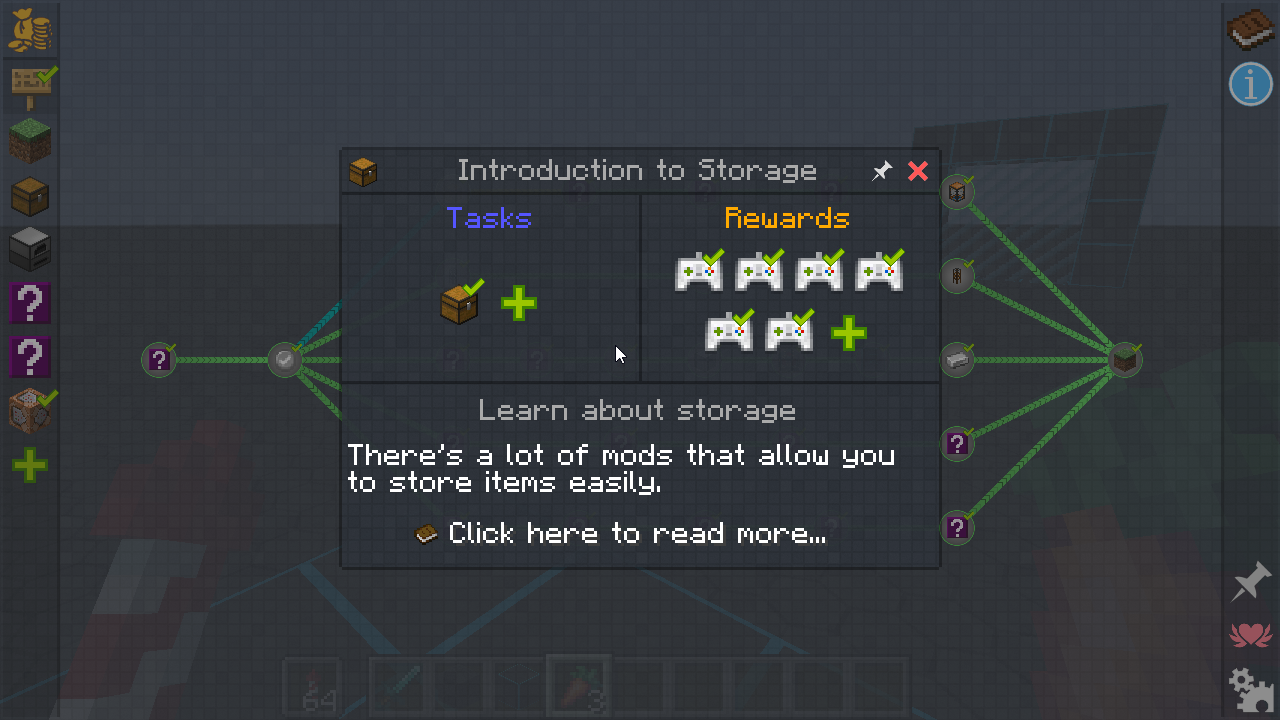The height and width of the screenshot is (720, 1280).
Task: Select the gray checkmark quest node
Action: tap(285, 359)
